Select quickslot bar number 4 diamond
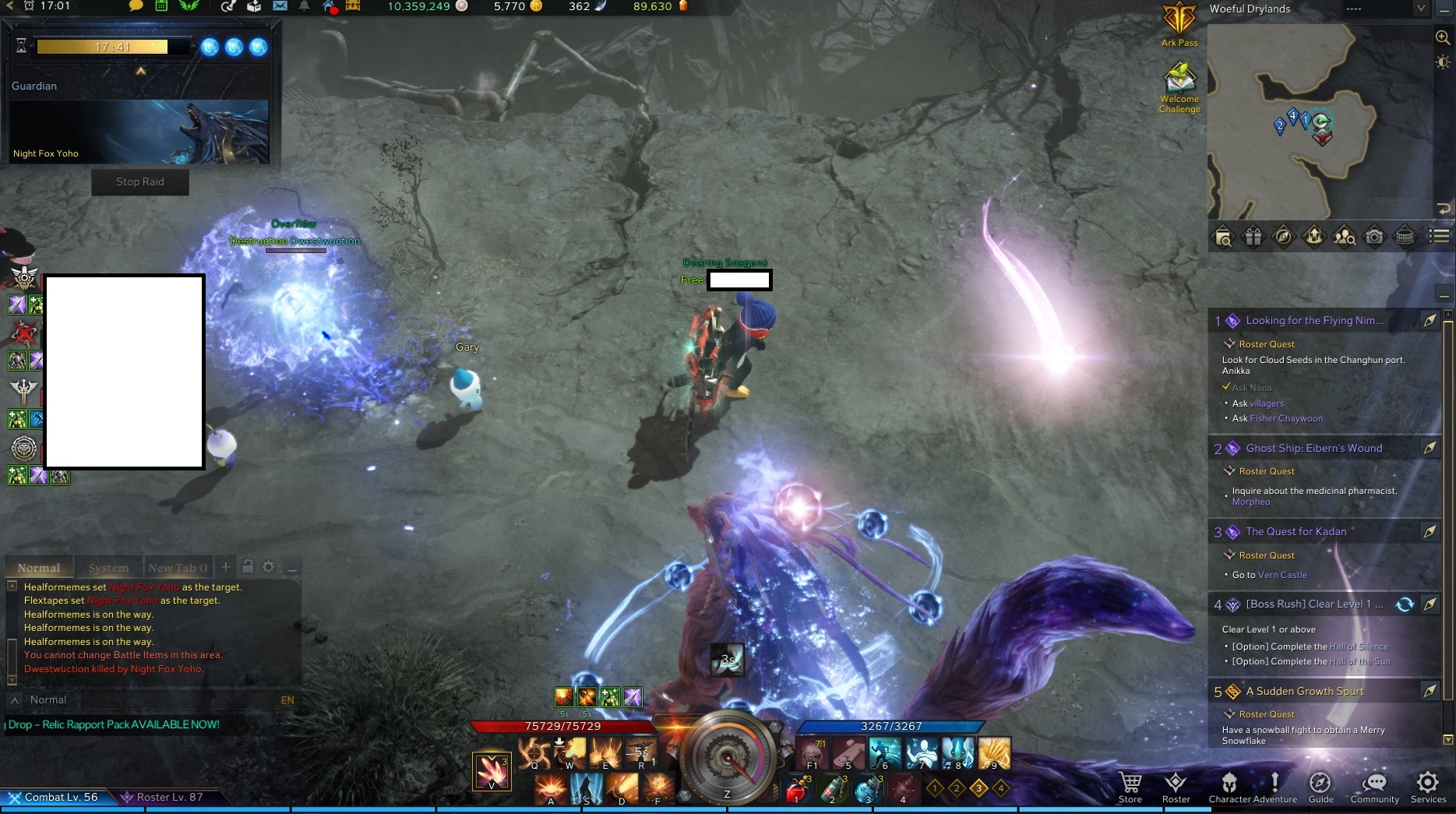Viewport: 1456px width, 814px height. [x=1001, y=788]
